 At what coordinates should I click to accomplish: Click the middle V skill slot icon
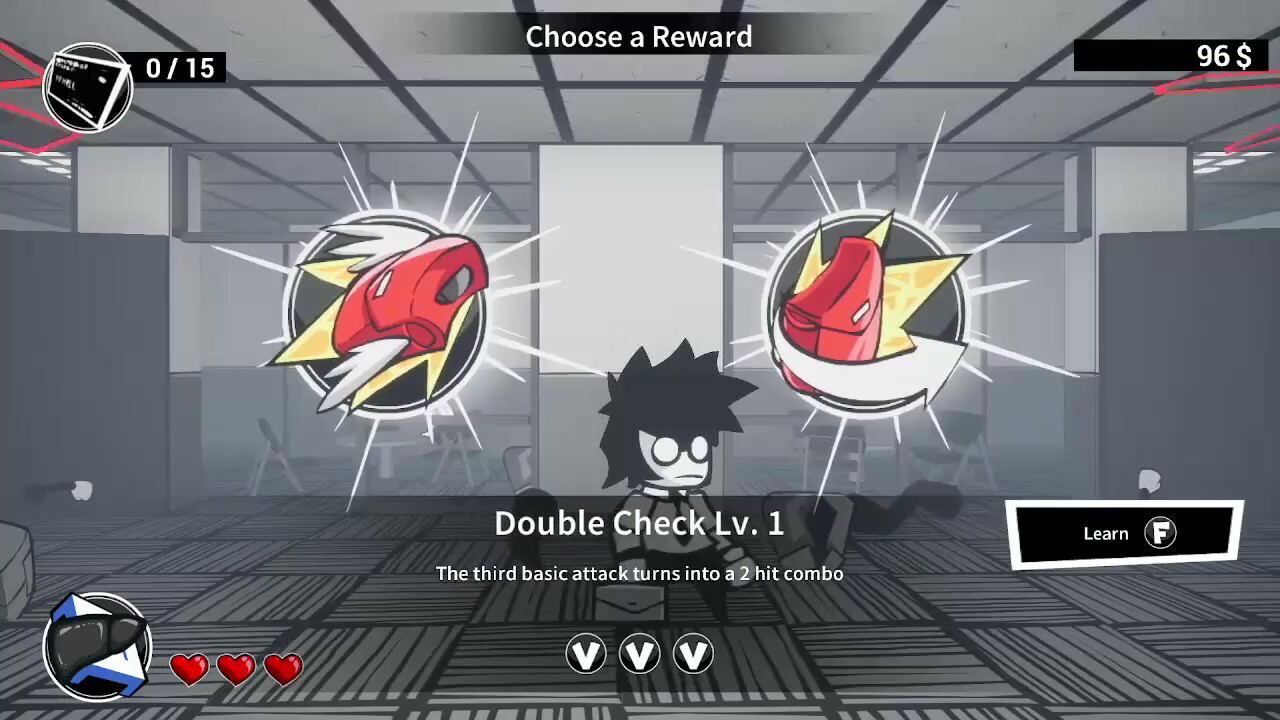click(640, 654)
